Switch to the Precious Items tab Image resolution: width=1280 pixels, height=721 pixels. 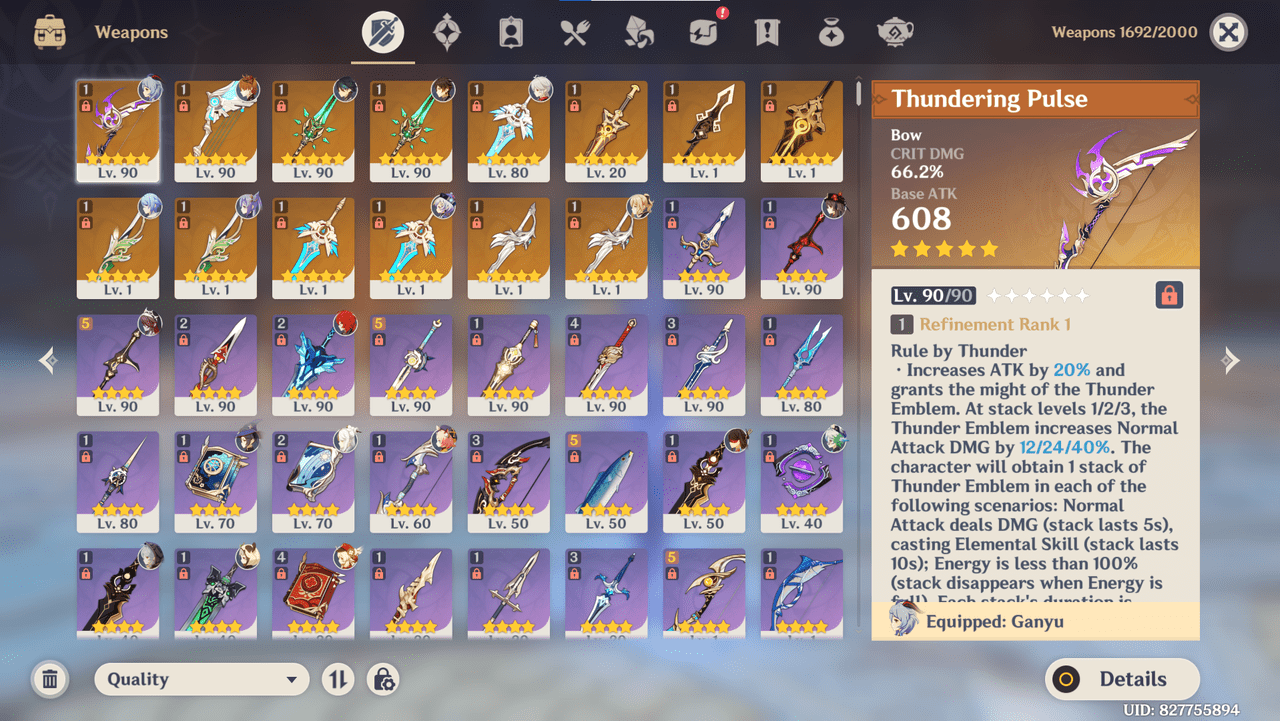pos(831,31)
